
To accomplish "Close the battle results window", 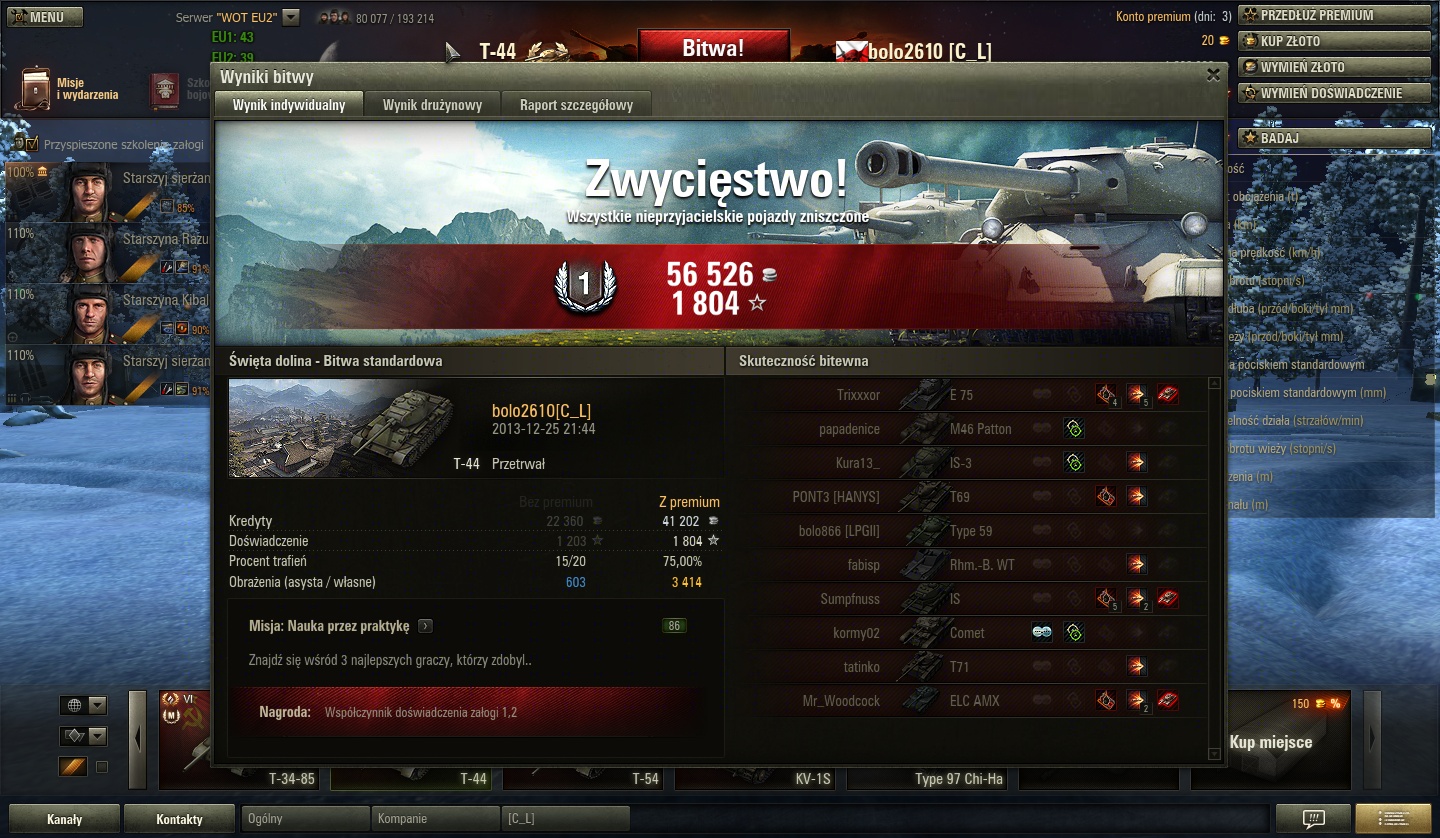I will [x=1213, y=75].
